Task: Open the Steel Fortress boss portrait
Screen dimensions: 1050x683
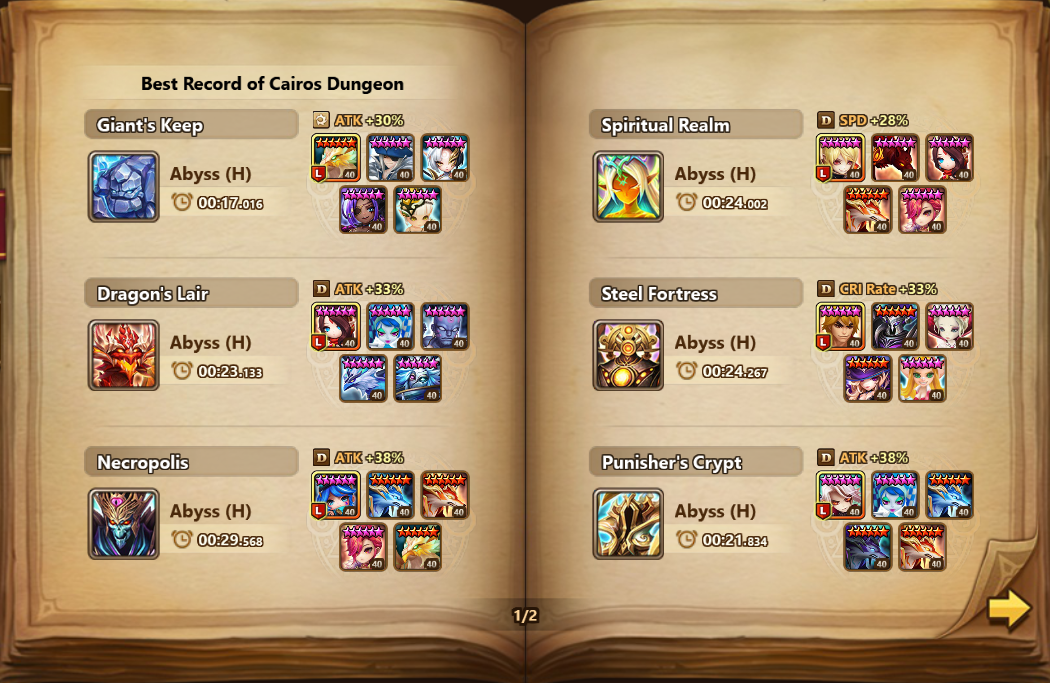Action: [x=628, y=355]
